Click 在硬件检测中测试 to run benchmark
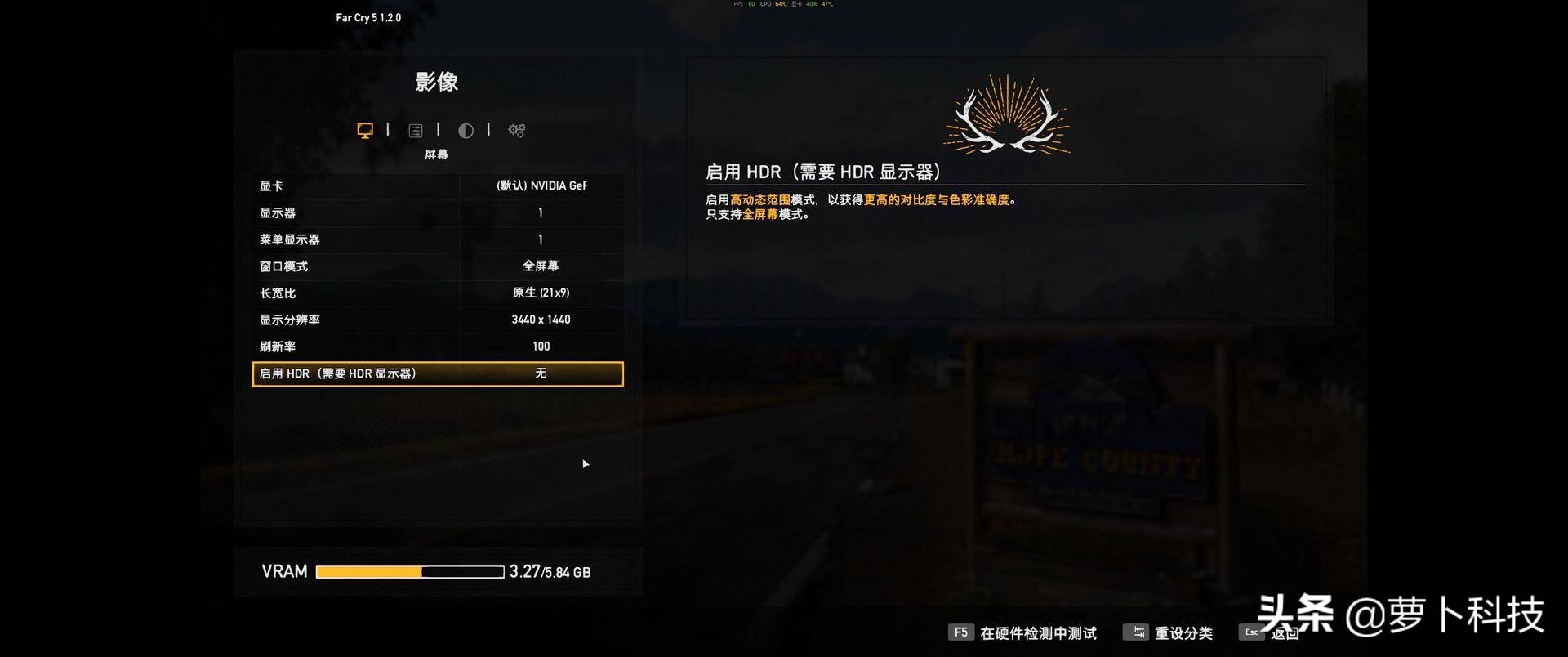The width and height of the screenshot is (1568, 657). 1037,632
